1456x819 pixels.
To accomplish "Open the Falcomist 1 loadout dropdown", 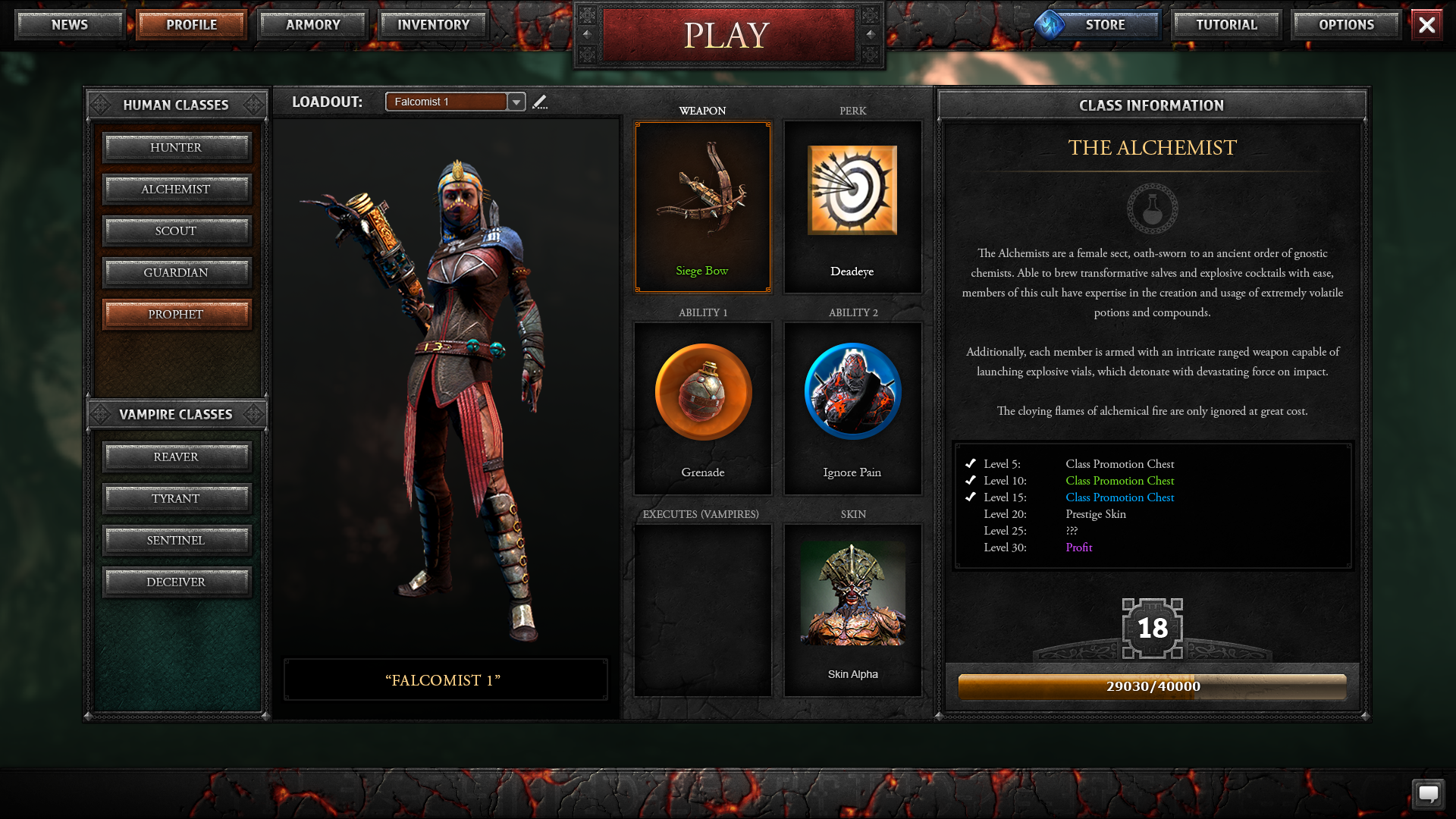I will (516, 102).
